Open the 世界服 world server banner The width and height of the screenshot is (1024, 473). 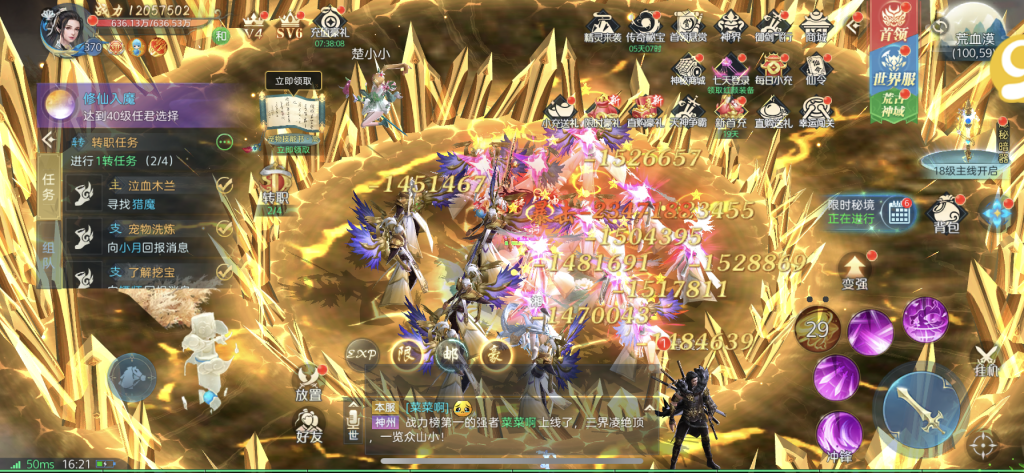(x=892, y=72)
